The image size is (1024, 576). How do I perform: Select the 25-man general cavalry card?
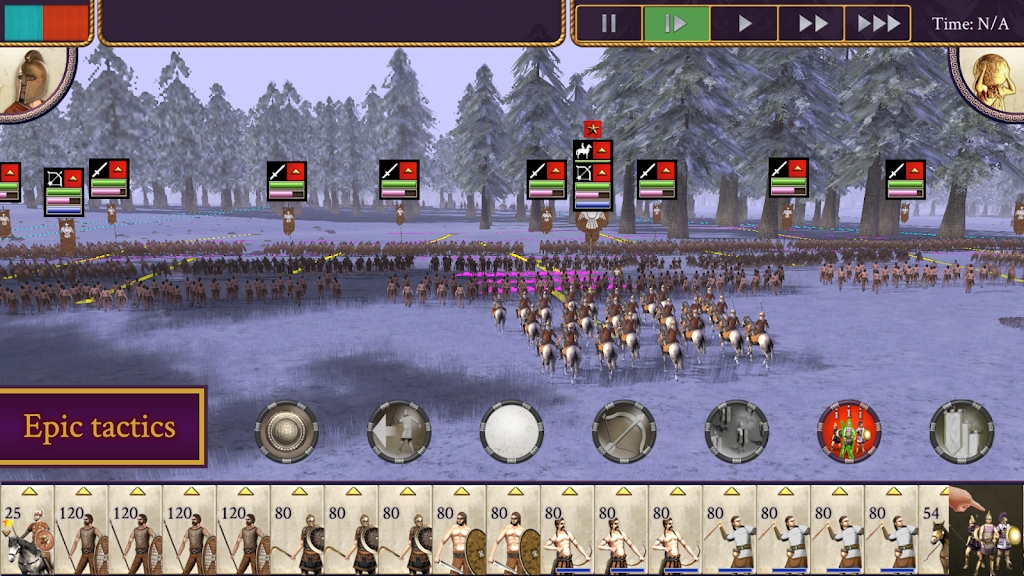click(27, 530)
